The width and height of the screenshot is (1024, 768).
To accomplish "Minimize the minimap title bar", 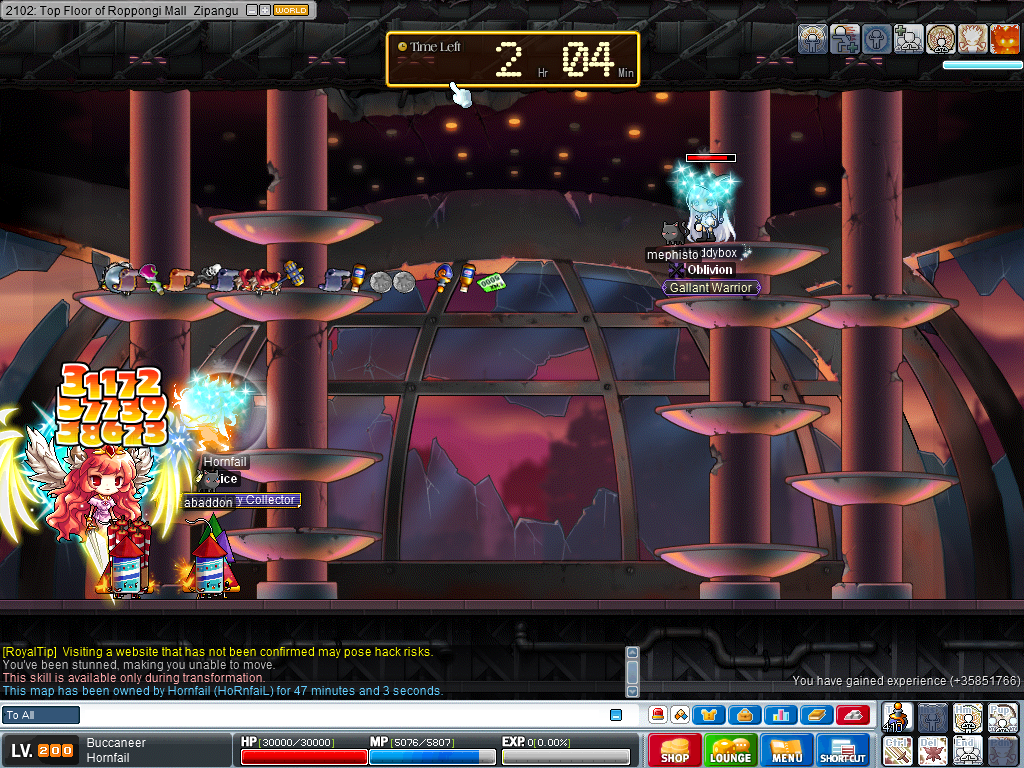I will pos(251,10).
